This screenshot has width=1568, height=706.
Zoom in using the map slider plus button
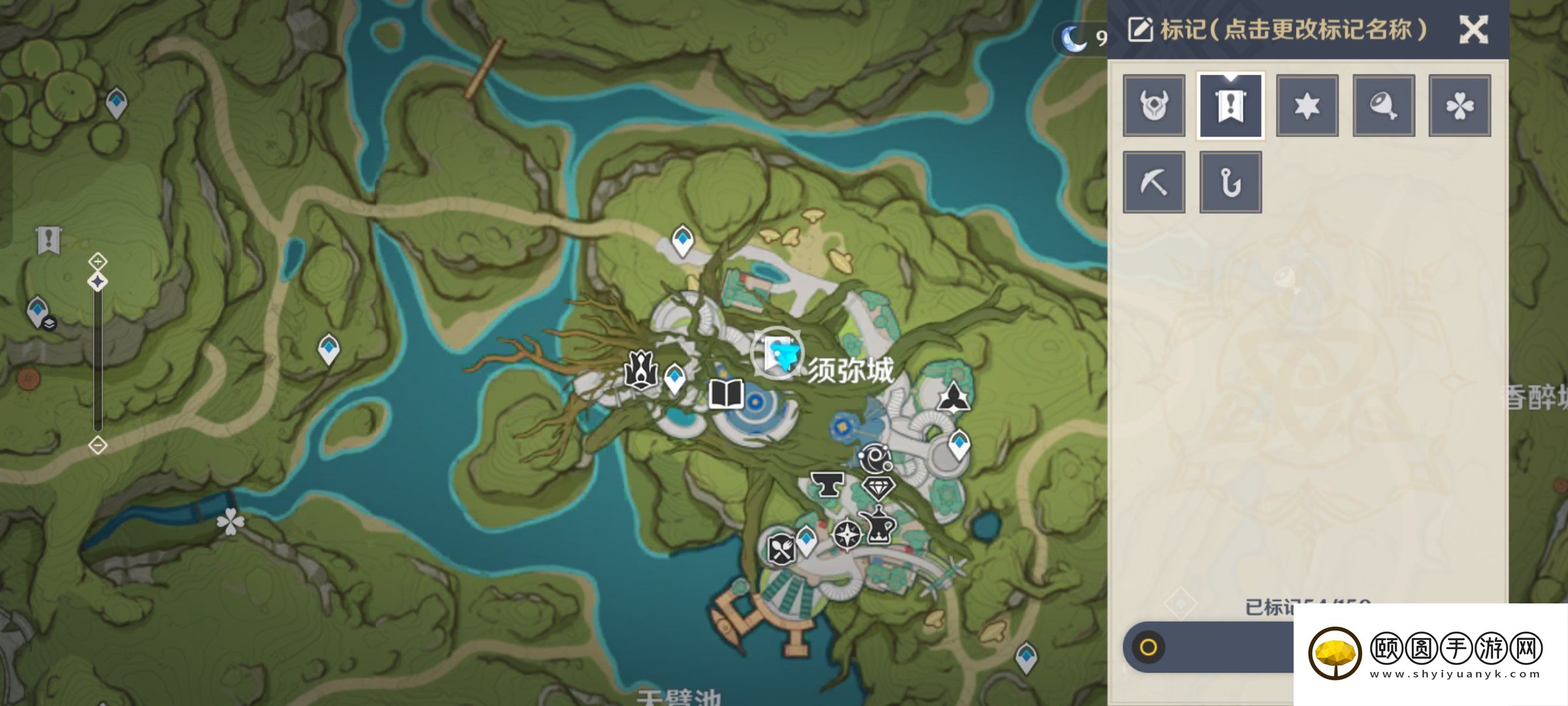click(98, 261)
